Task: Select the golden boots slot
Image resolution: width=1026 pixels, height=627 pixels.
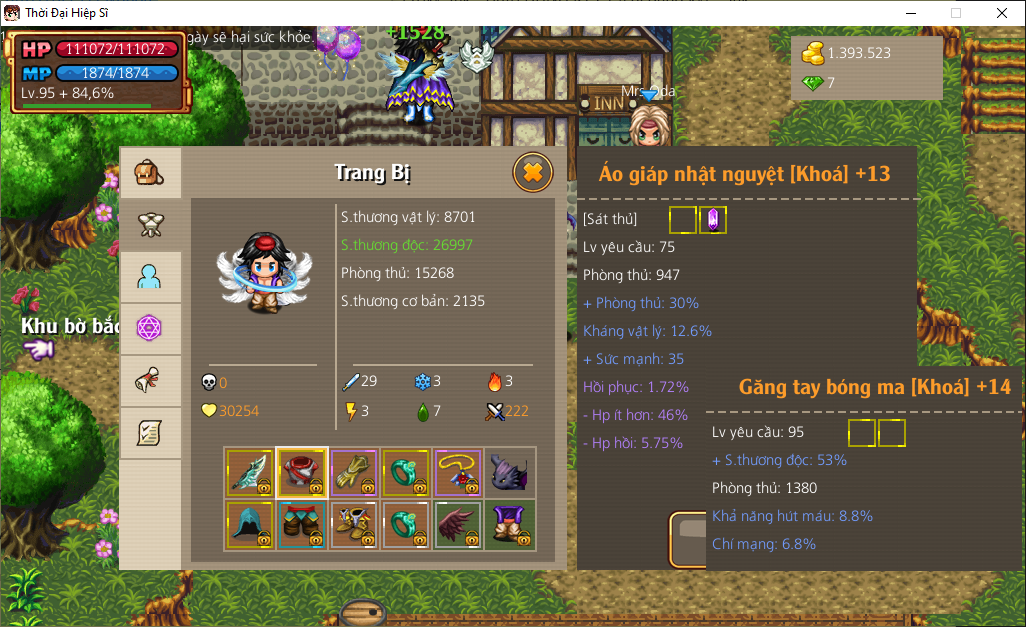Action: (354, 525)
